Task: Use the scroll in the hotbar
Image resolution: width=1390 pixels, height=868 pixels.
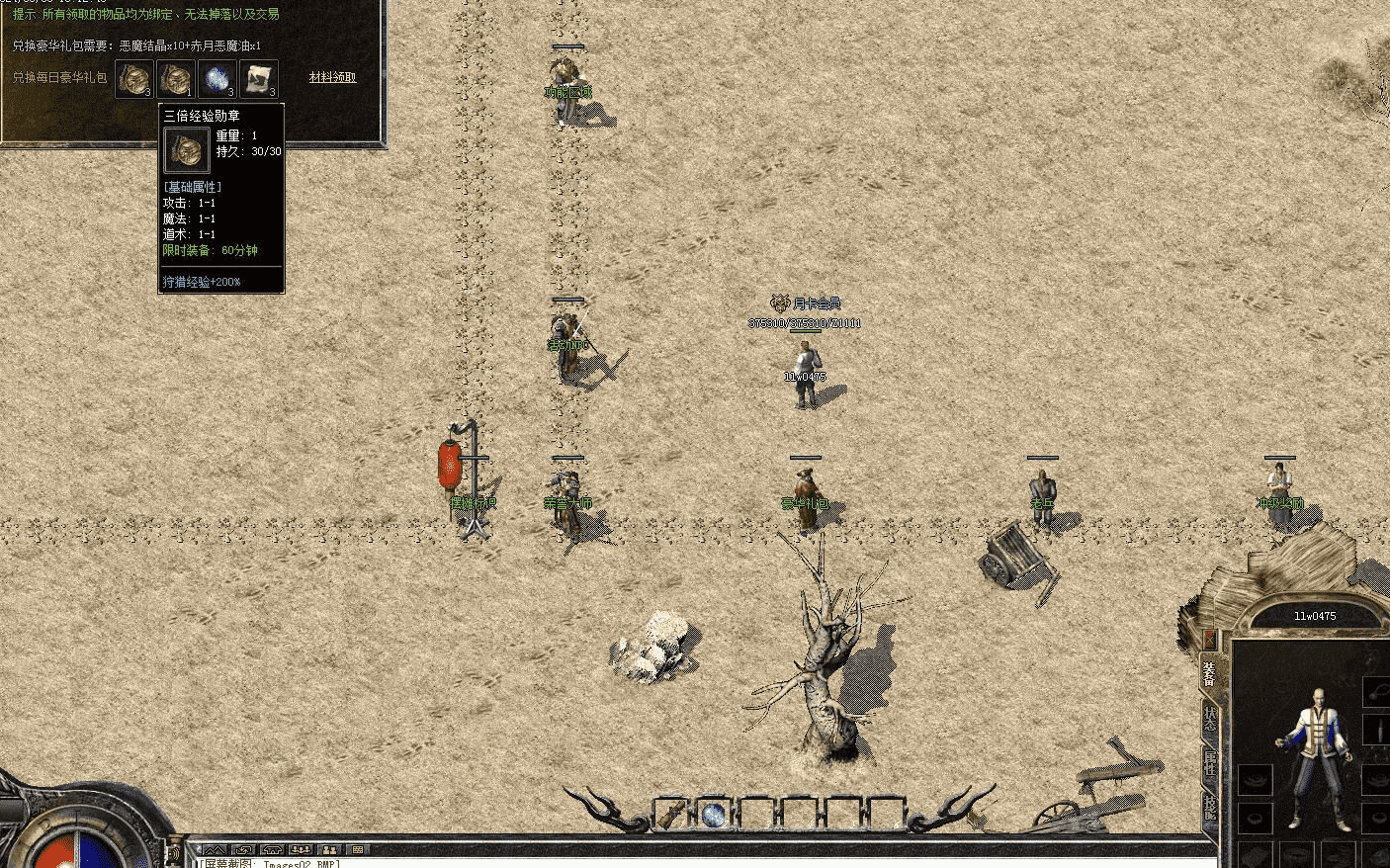Action: tap(671, 815)
